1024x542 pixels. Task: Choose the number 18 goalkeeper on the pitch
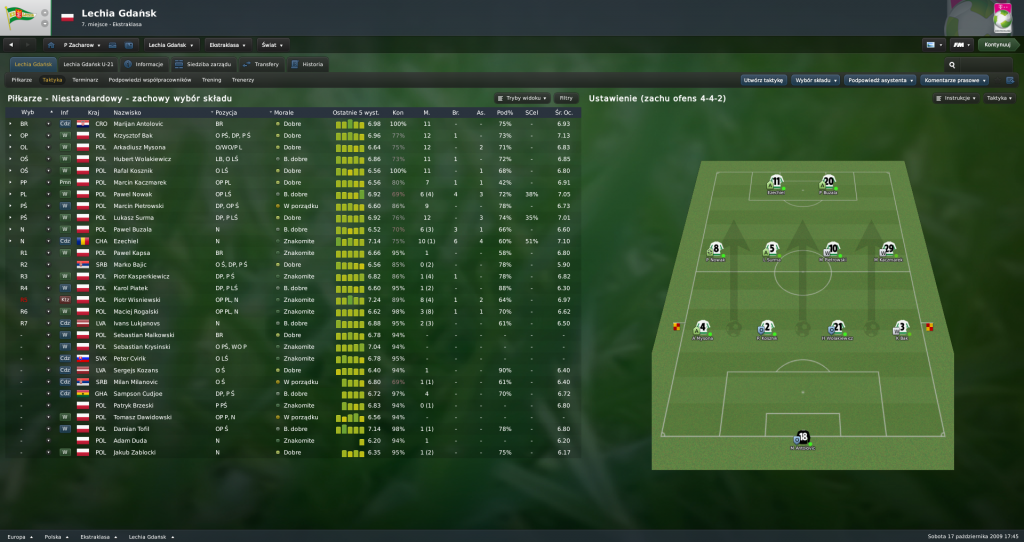(x=803, y=438)
